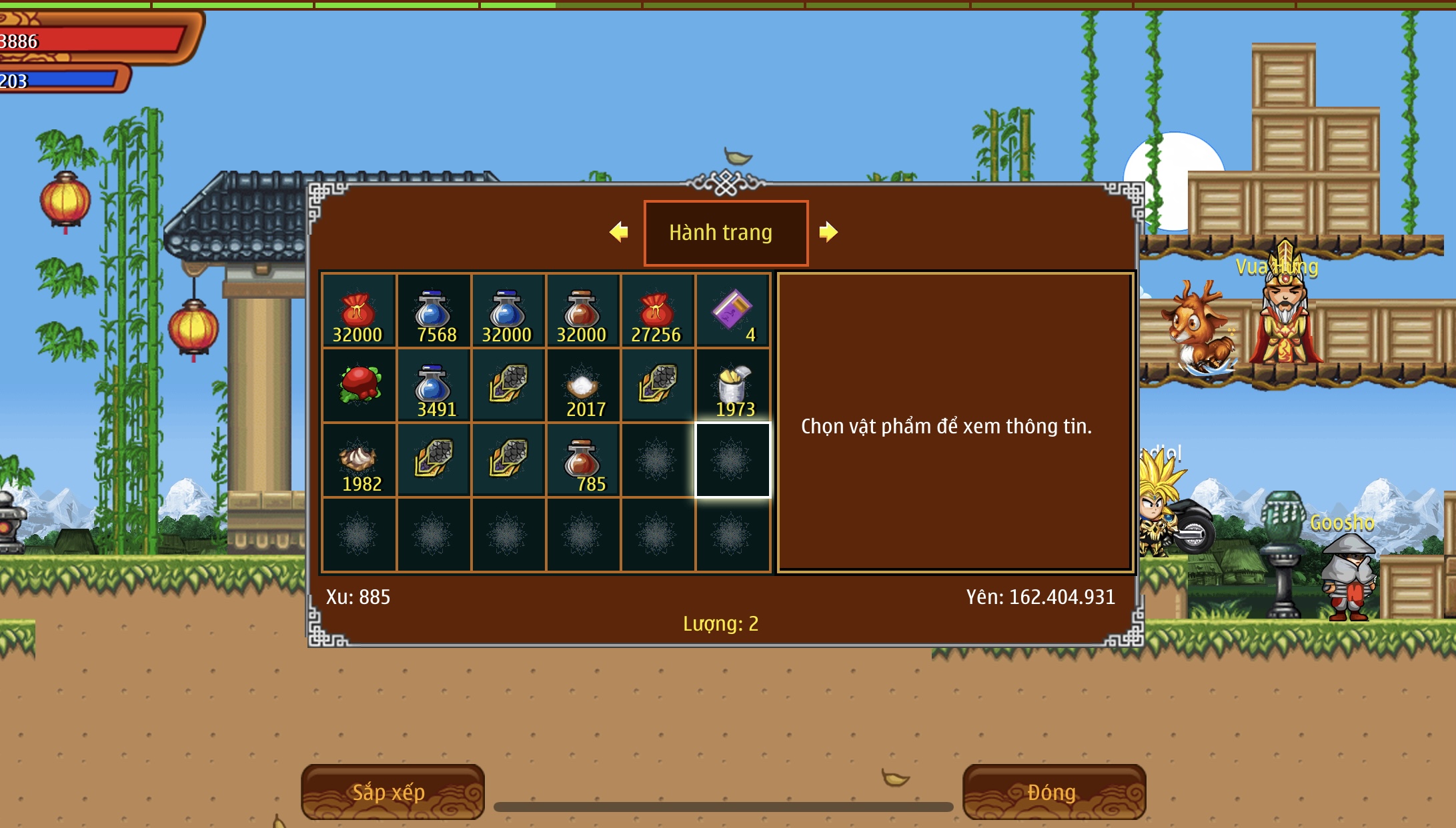The width and height of the screenshot is (1456, 828).
Task: Select the open can item stack 1973
Action: 732,385
